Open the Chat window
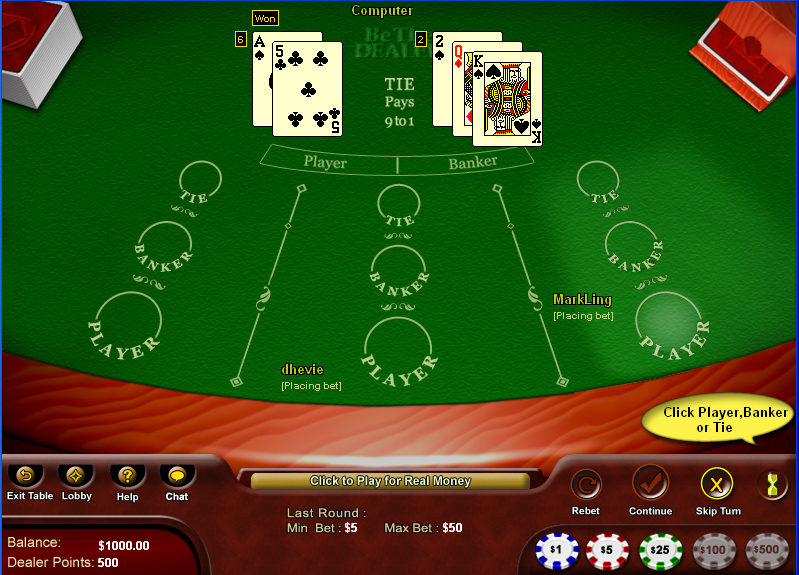The height and width of the screenshot is (575, 799). pyautogui.click(x=177, y=475)
